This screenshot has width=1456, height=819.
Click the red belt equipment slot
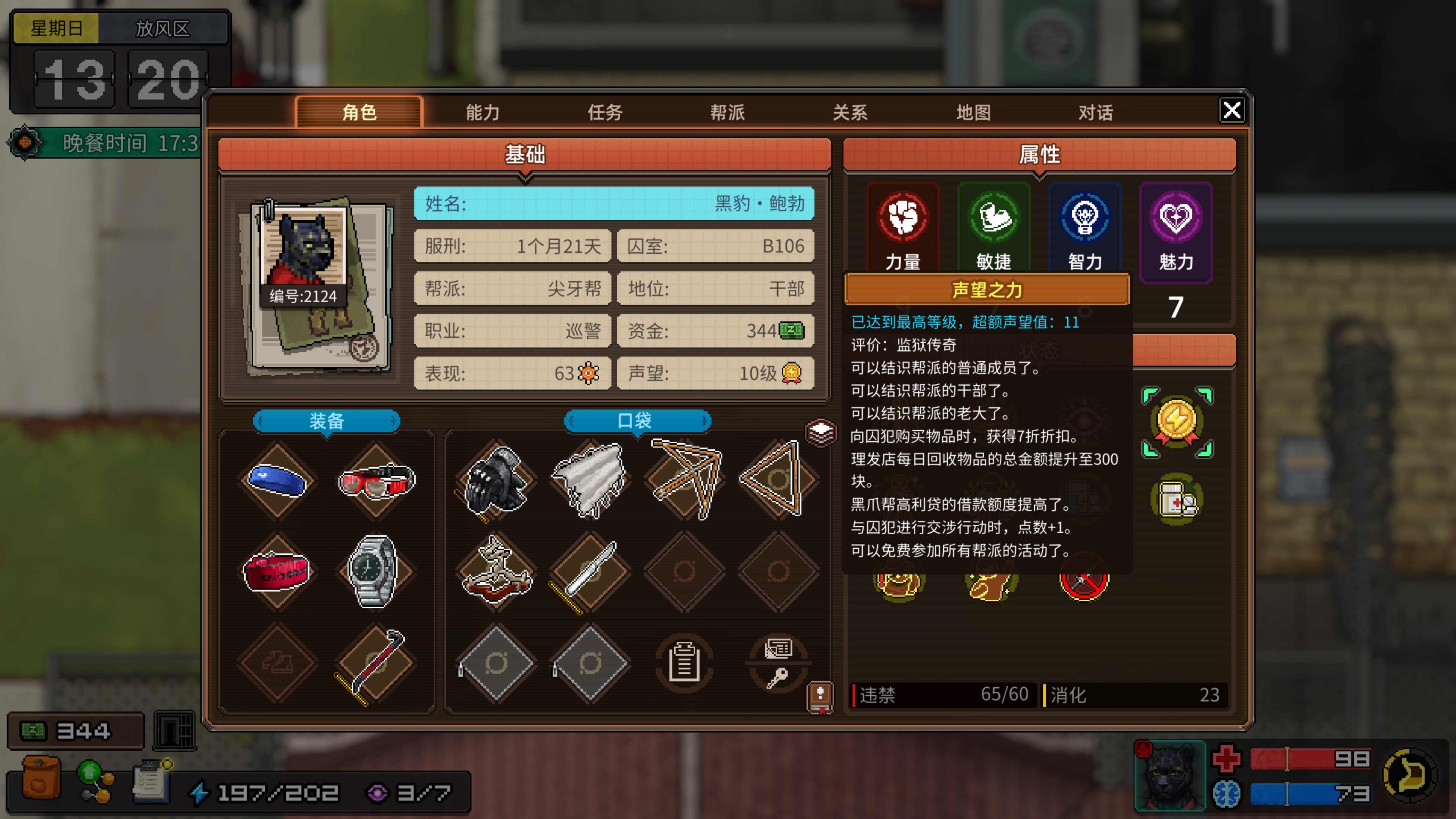(277, 571)
